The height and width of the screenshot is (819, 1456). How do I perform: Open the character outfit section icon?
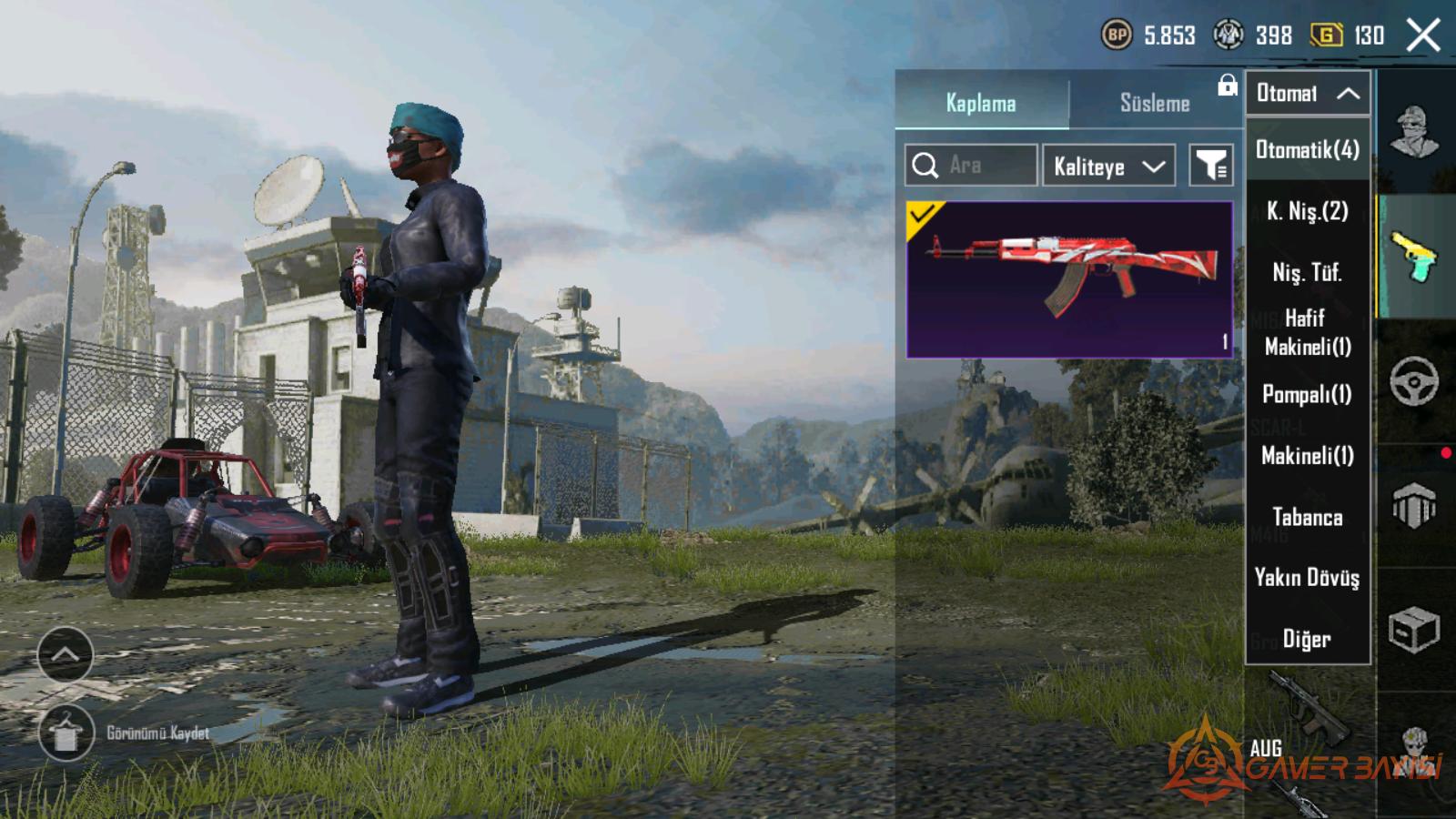[x=1414, y=132]
